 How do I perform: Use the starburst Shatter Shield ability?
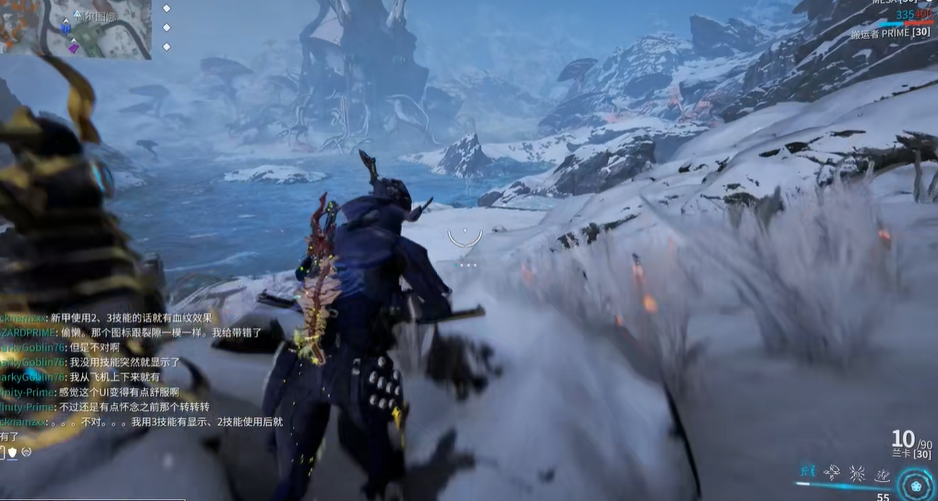click(857, 471)
